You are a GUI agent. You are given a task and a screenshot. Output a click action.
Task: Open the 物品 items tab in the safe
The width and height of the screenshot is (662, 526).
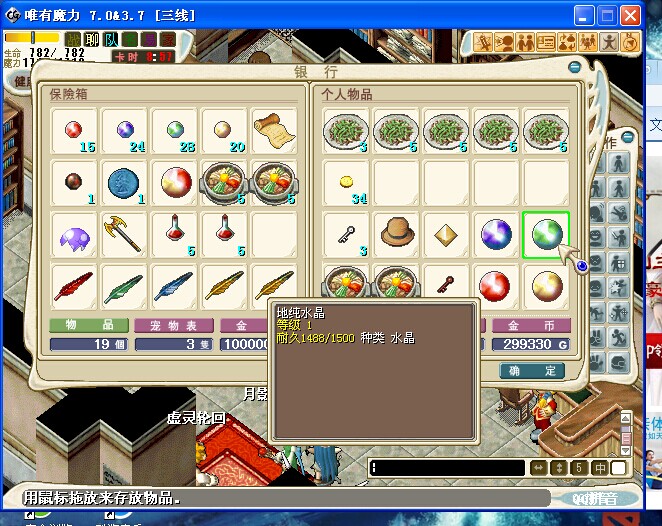point(89,326)
